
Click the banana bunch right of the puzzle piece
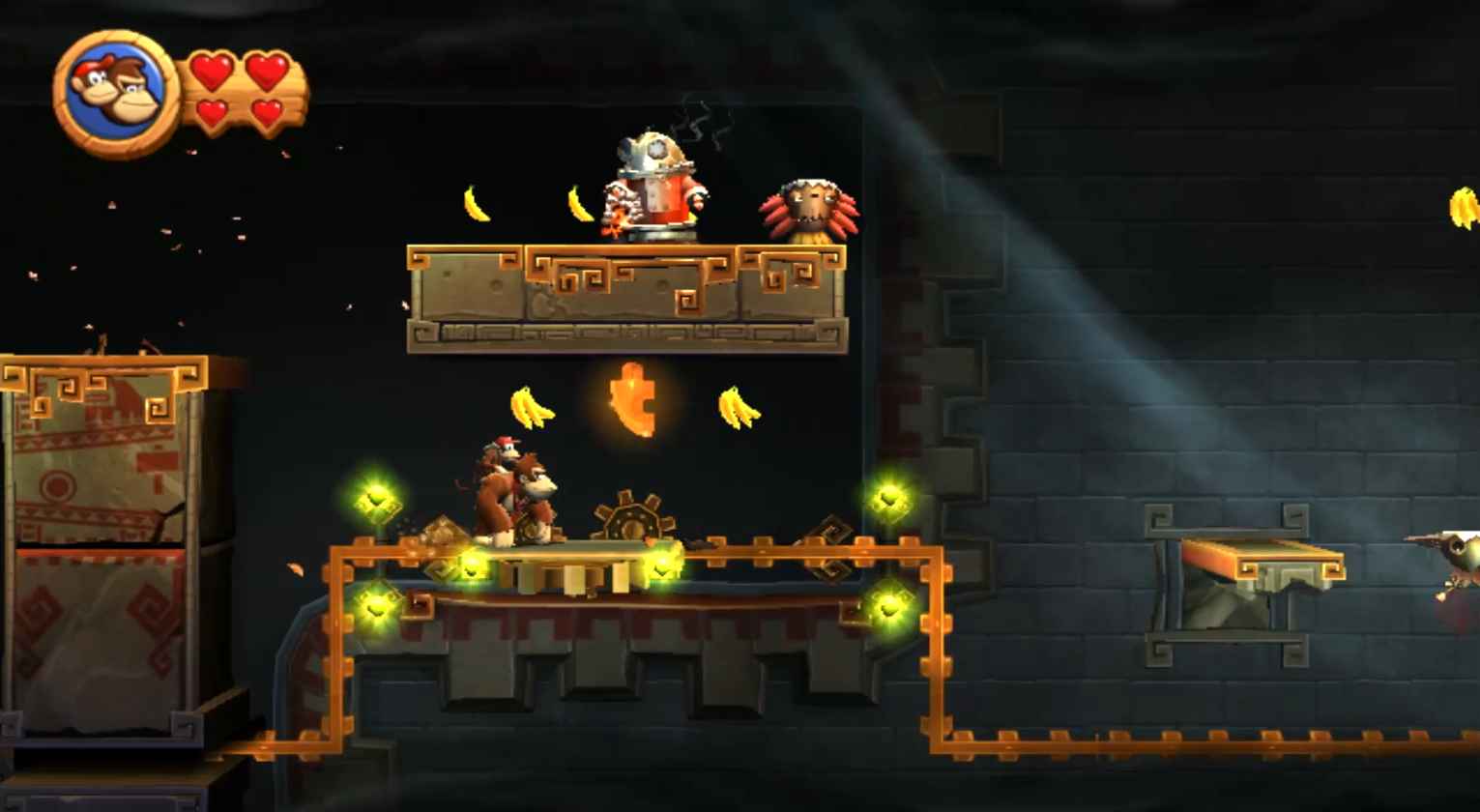coord(740,406)
